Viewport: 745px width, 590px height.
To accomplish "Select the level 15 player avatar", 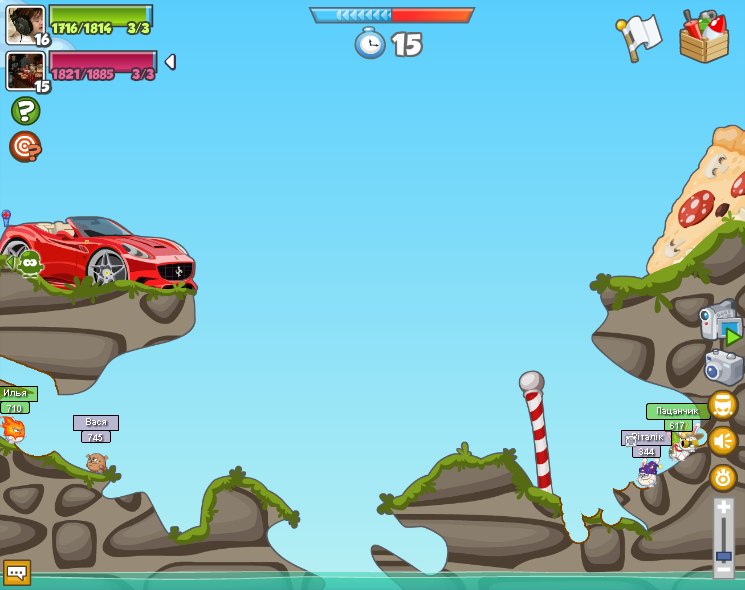I will click(24, 71).
